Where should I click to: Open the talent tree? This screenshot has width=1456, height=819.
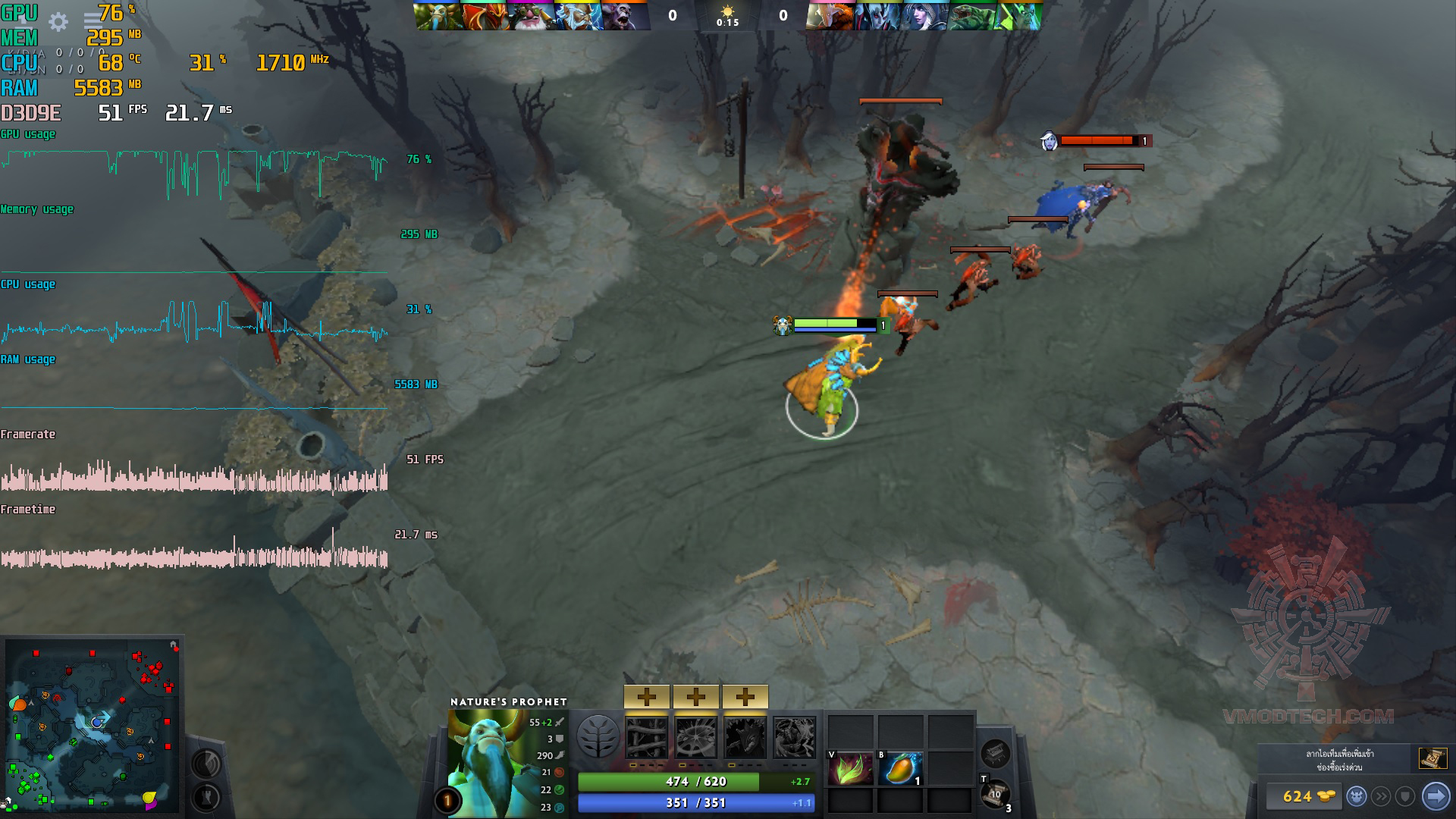point(598,736)
